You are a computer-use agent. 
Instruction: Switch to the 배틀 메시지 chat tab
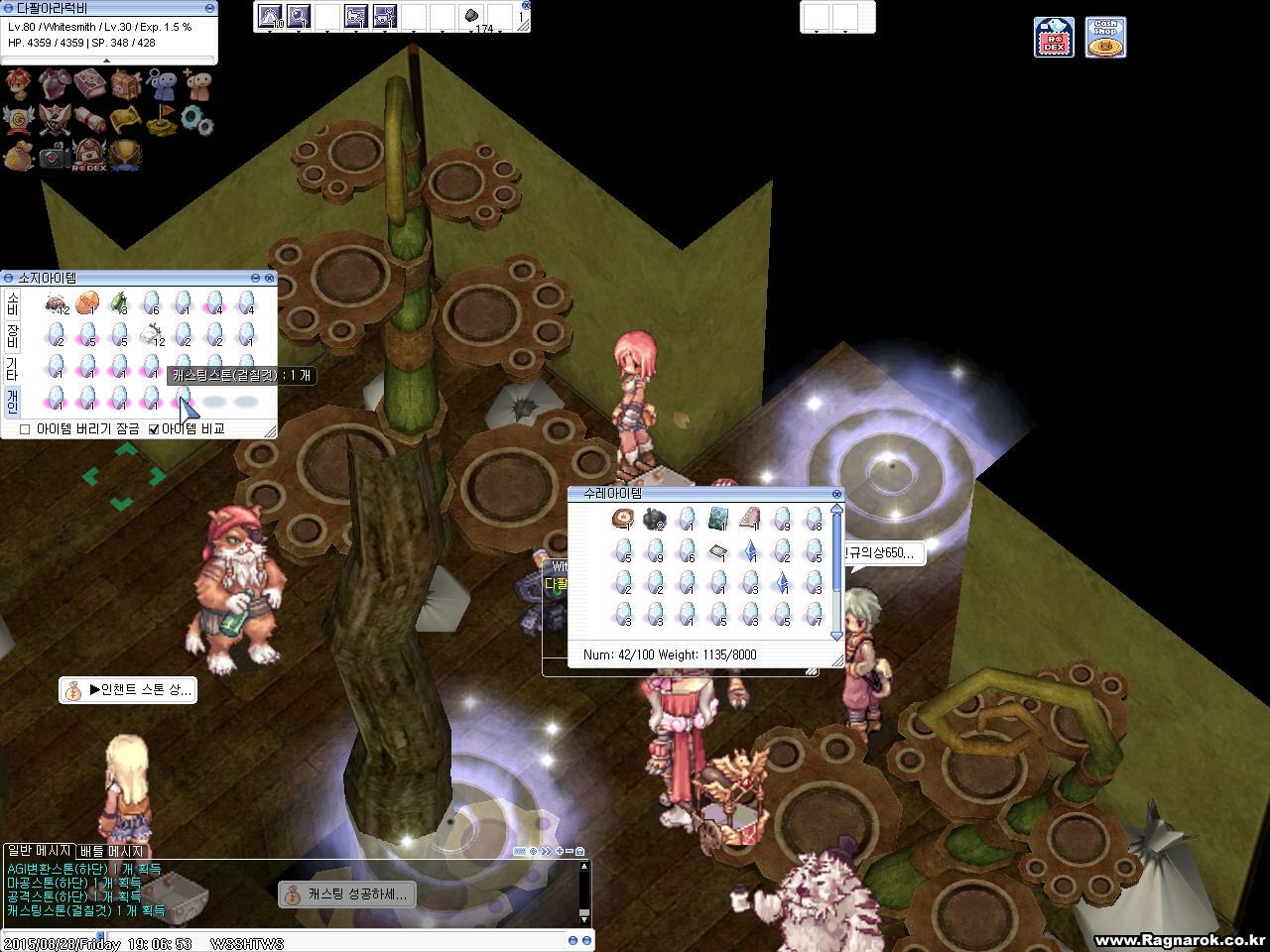[111, 851]
